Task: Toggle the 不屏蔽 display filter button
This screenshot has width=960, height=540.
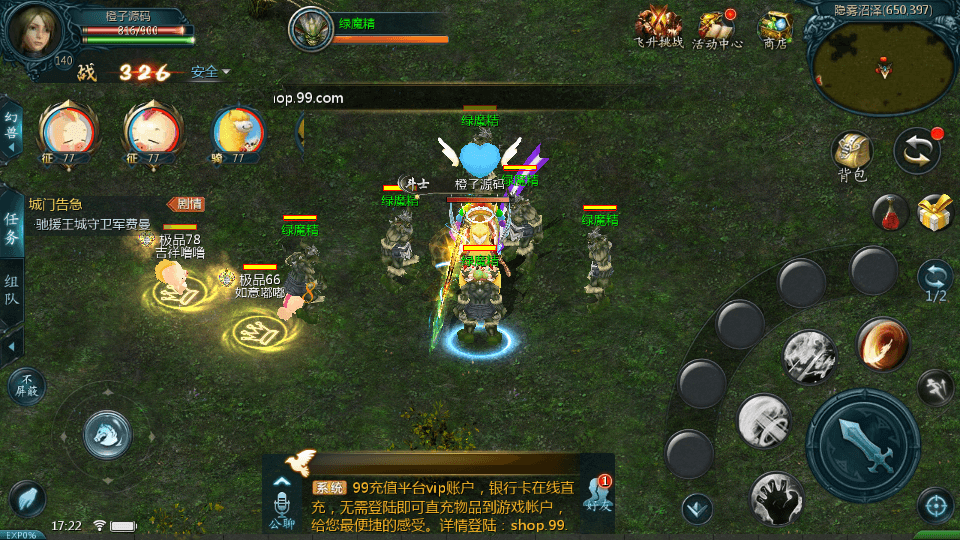Action: pyautogui.click(x=26, y=385)
